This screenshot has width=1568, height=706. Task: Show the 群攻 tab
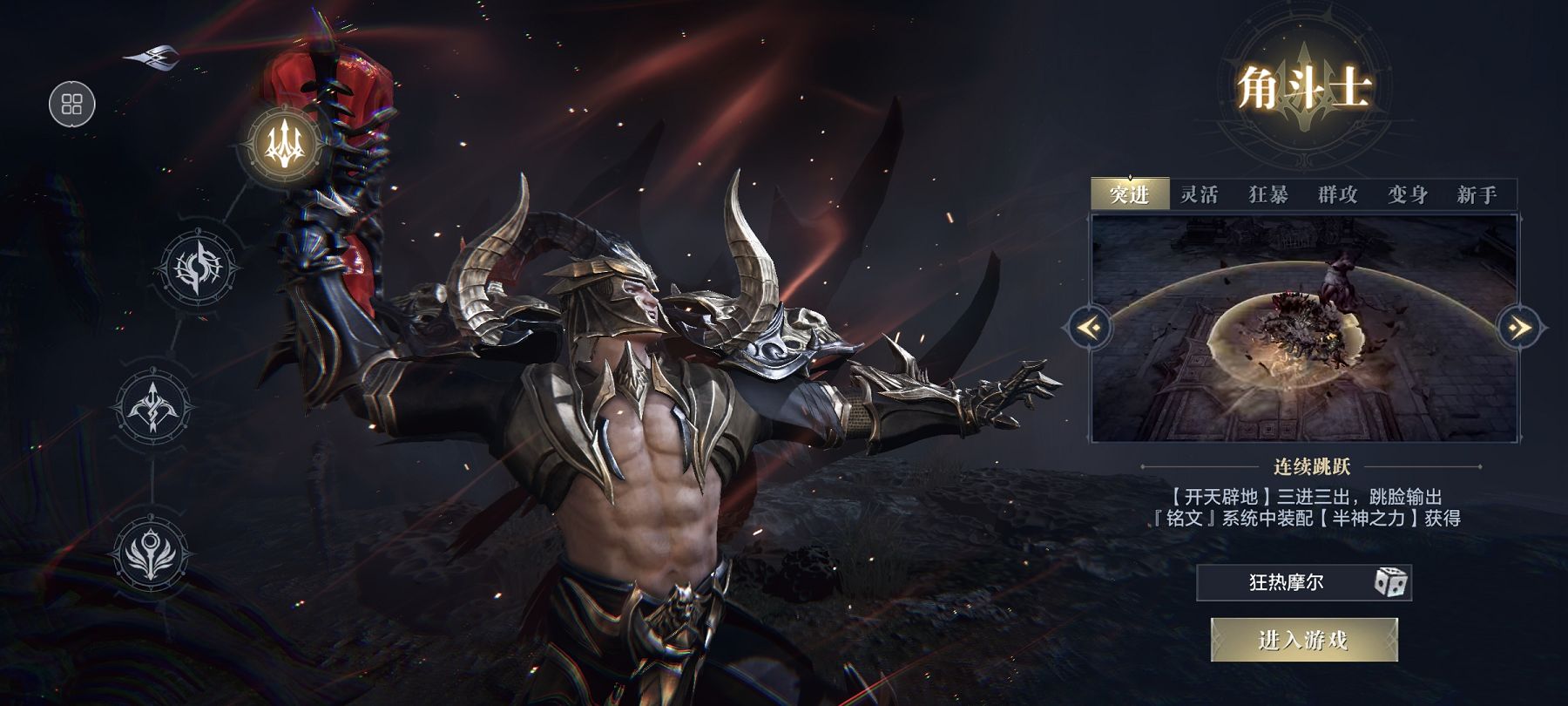pyautogui.click(x=1338, y=194)
